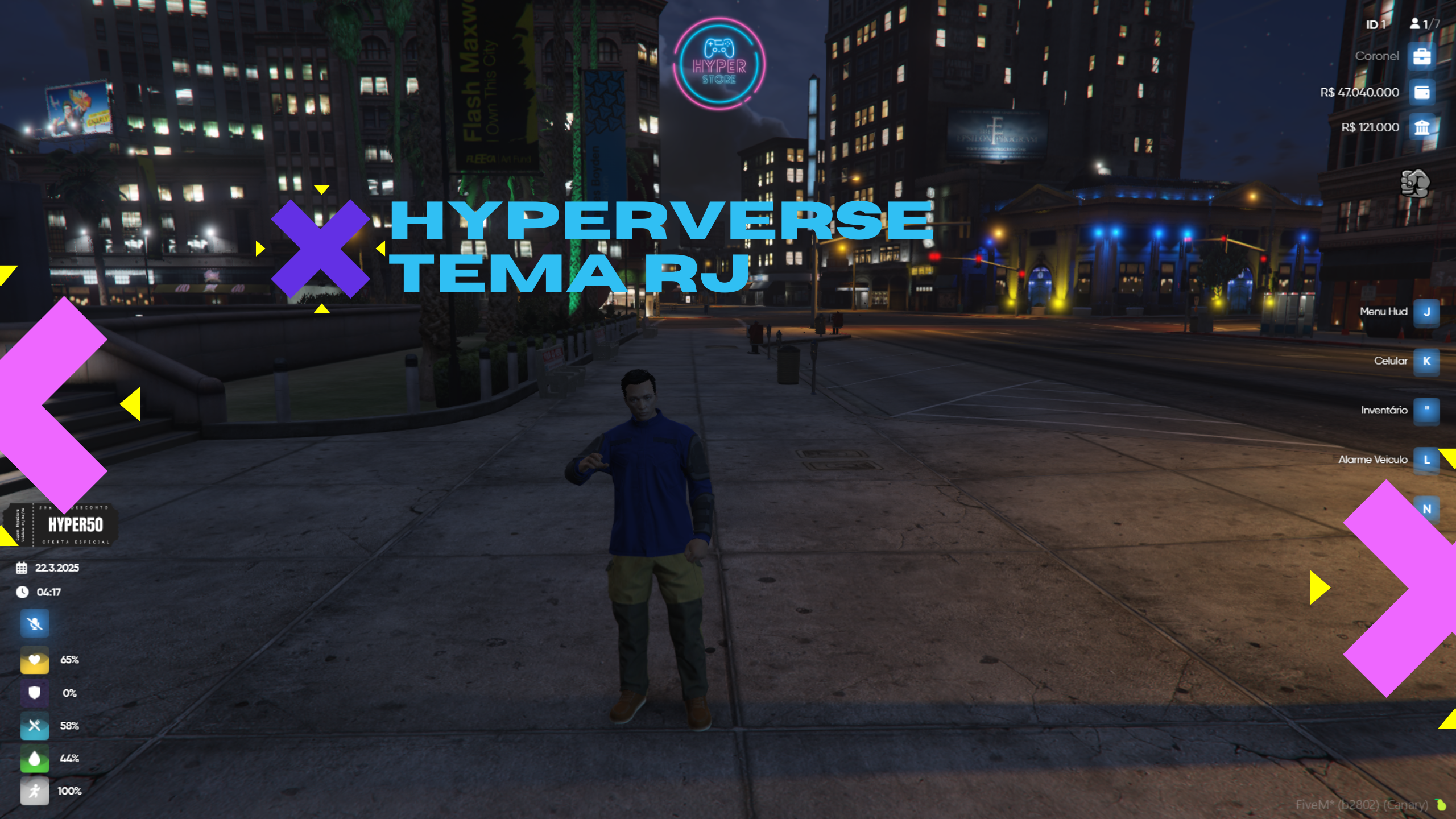Select the briefcase job icon beside Coronel
This screenshot has width=1456, height=819.
coord(1421,56)
